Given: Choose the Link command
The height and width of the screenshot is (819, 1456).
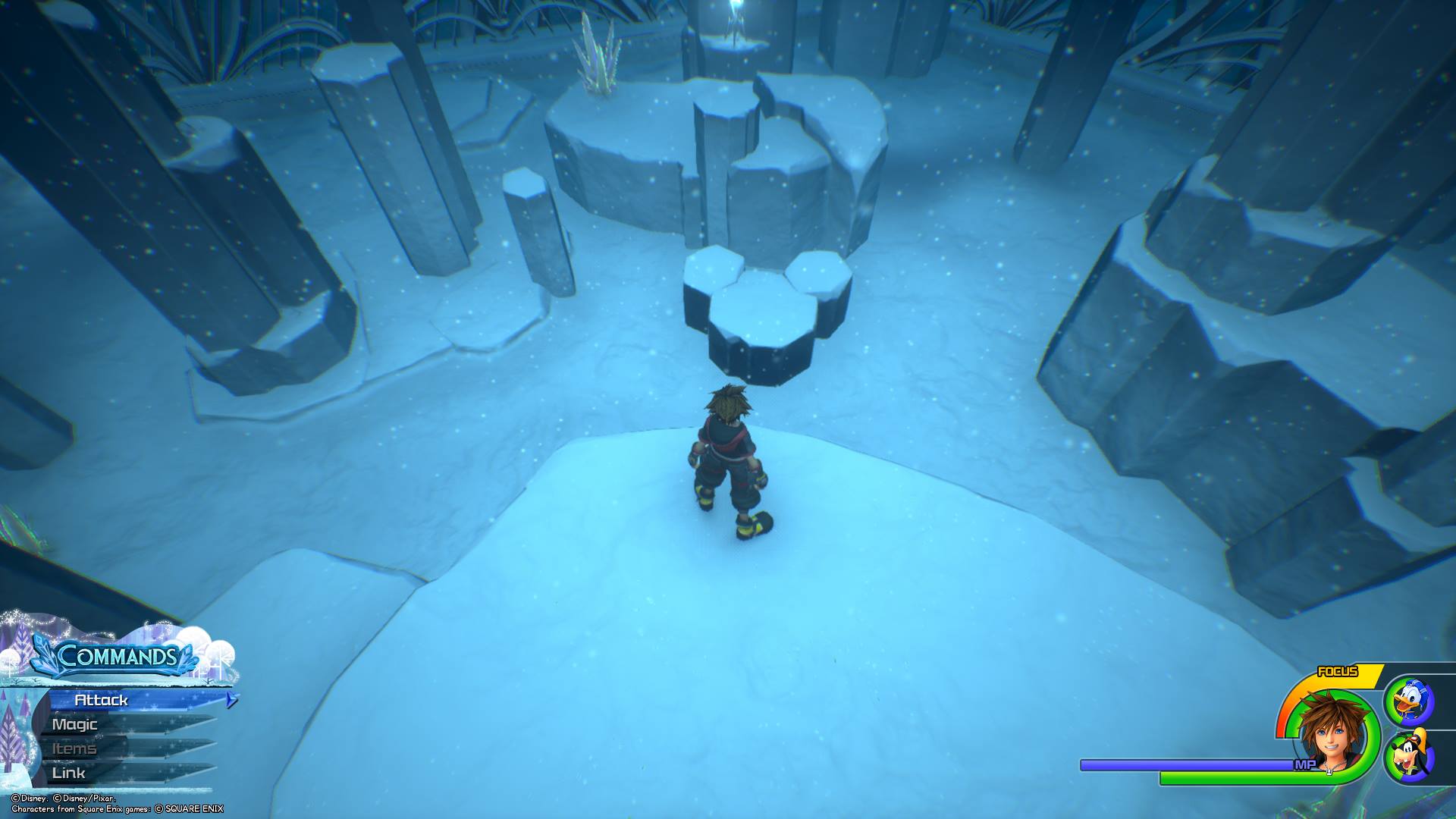Looking at the screenshot, I should 69,773.
